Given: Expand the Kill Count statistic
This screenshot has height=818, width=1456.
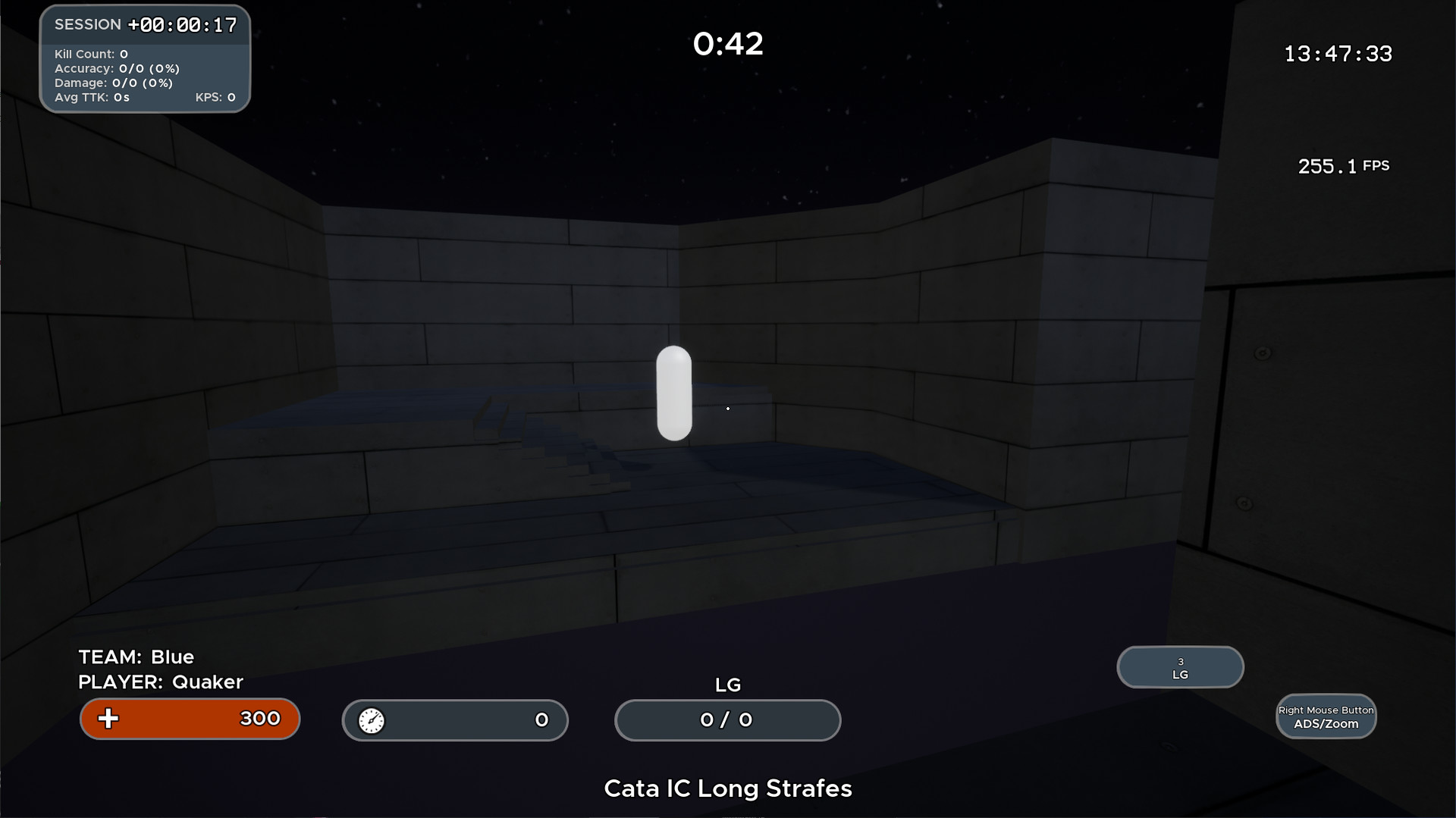Looking at the screenshot, I should [91, 54].
